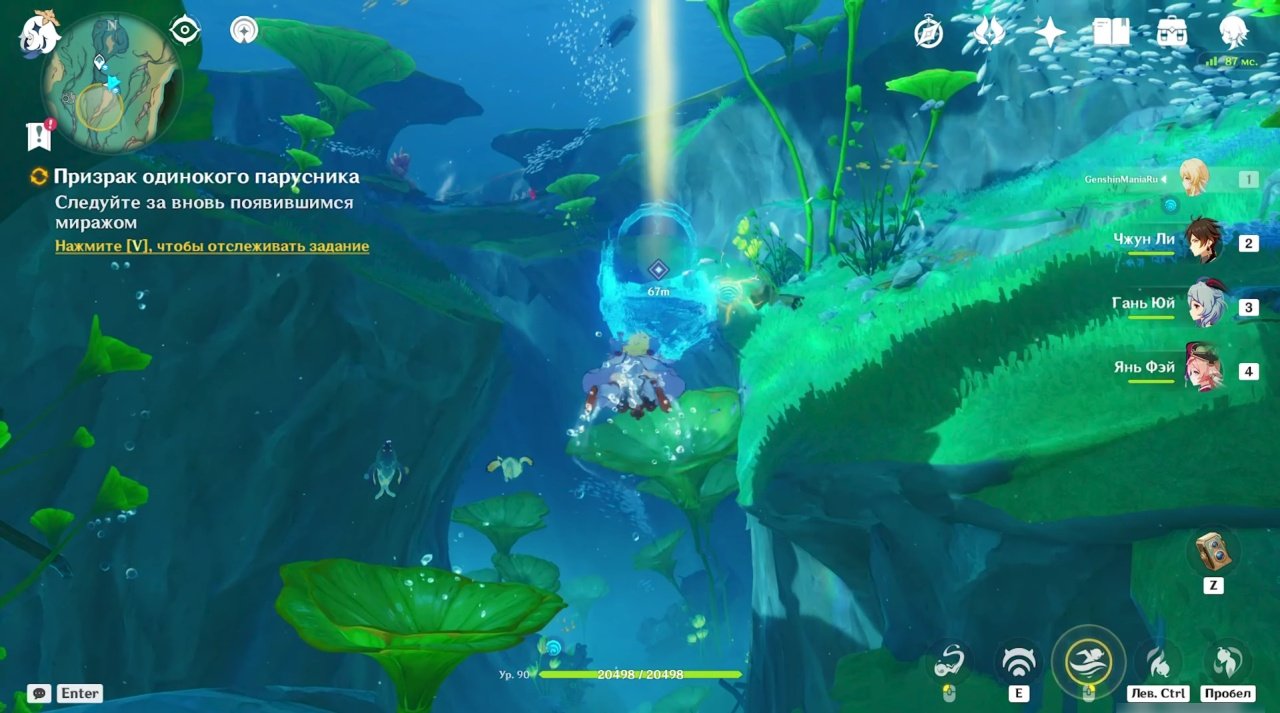Open the backpack inventory icon
The height and width of the screenshot is (713, 1280).
(x=1172, y=33)
